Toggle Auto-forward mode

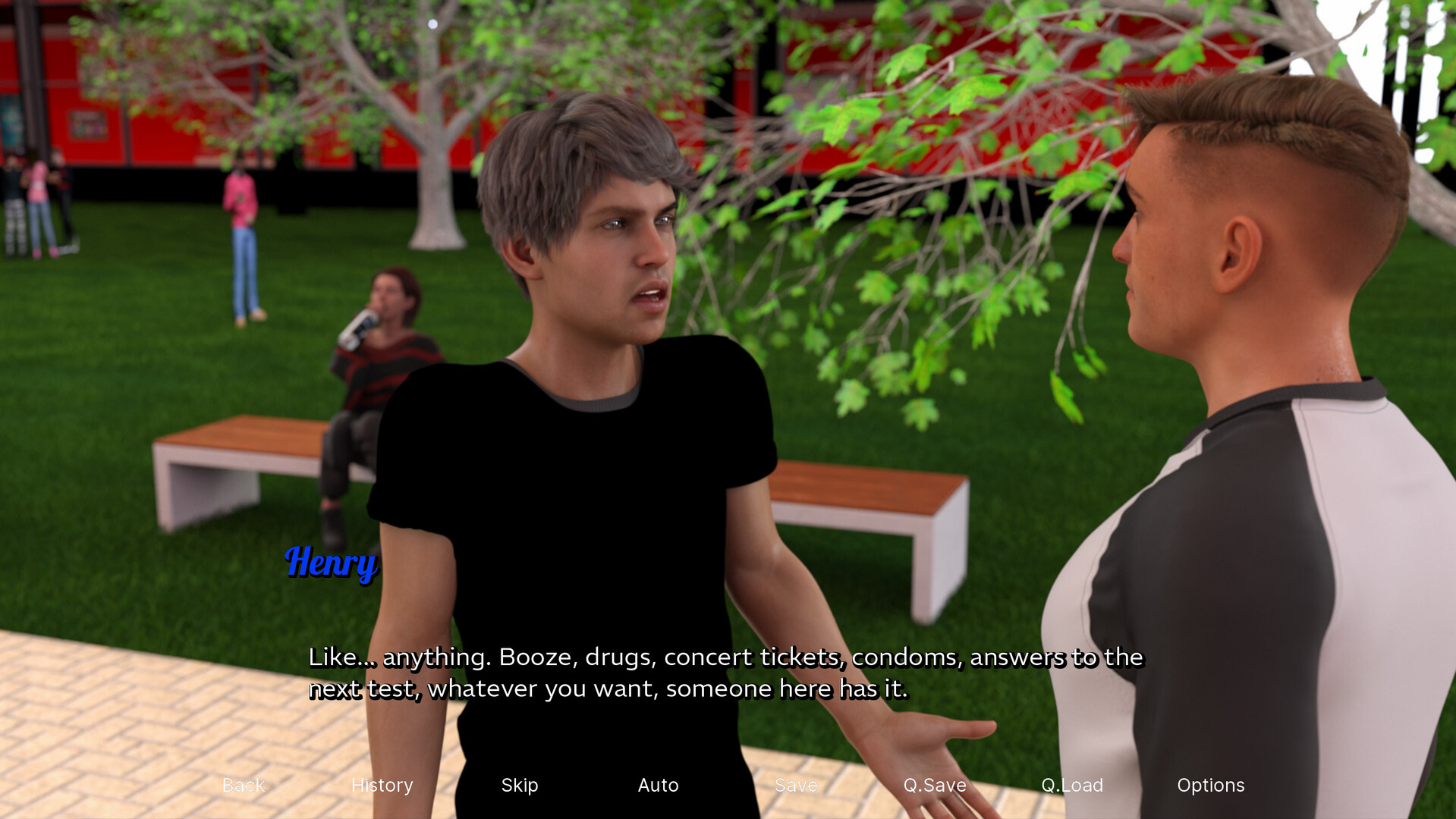(658, 786)
